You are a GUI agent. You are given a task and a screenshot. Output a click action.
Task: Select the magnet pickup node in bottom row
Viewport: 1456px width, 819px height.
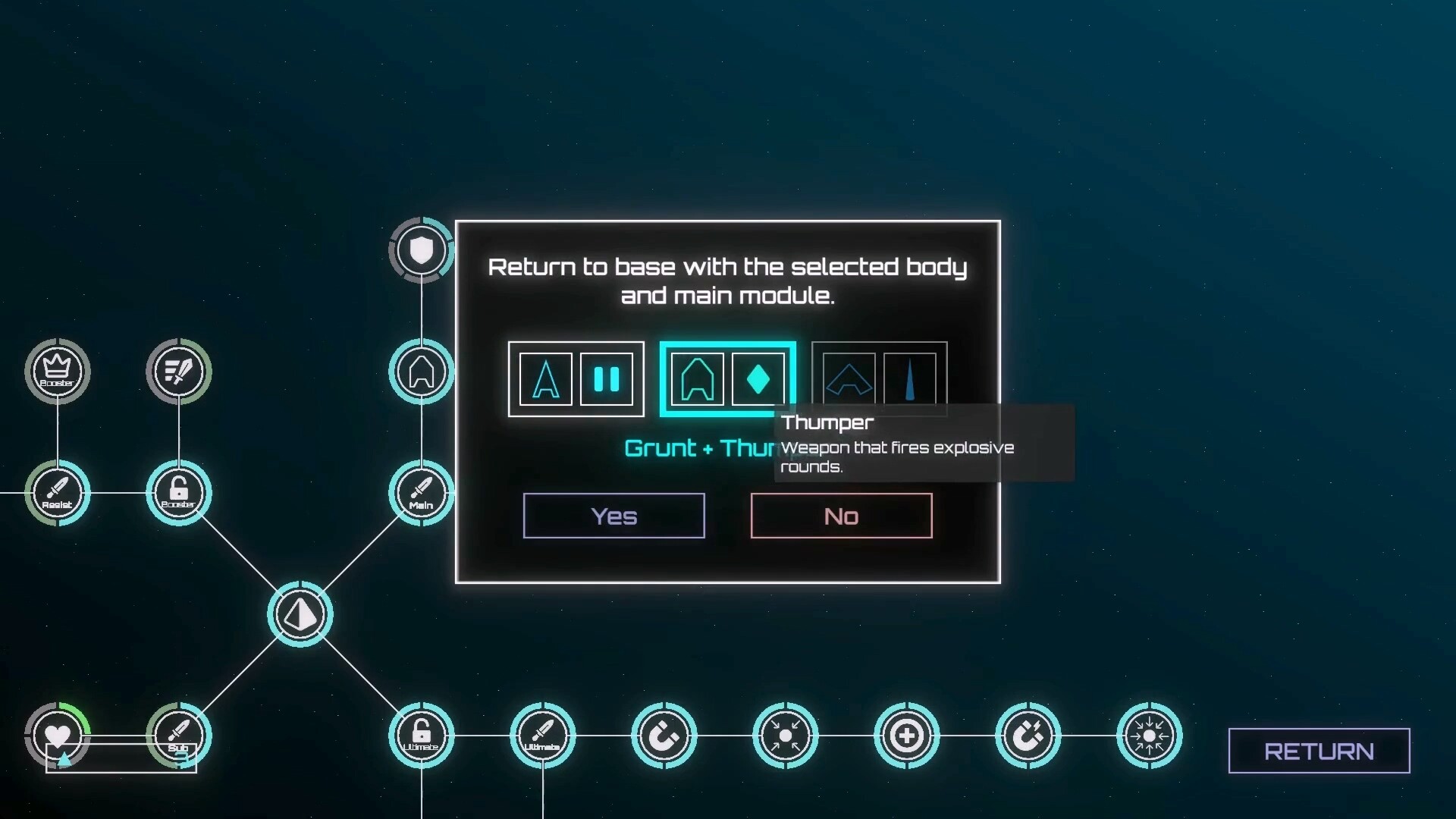point(665,734)
